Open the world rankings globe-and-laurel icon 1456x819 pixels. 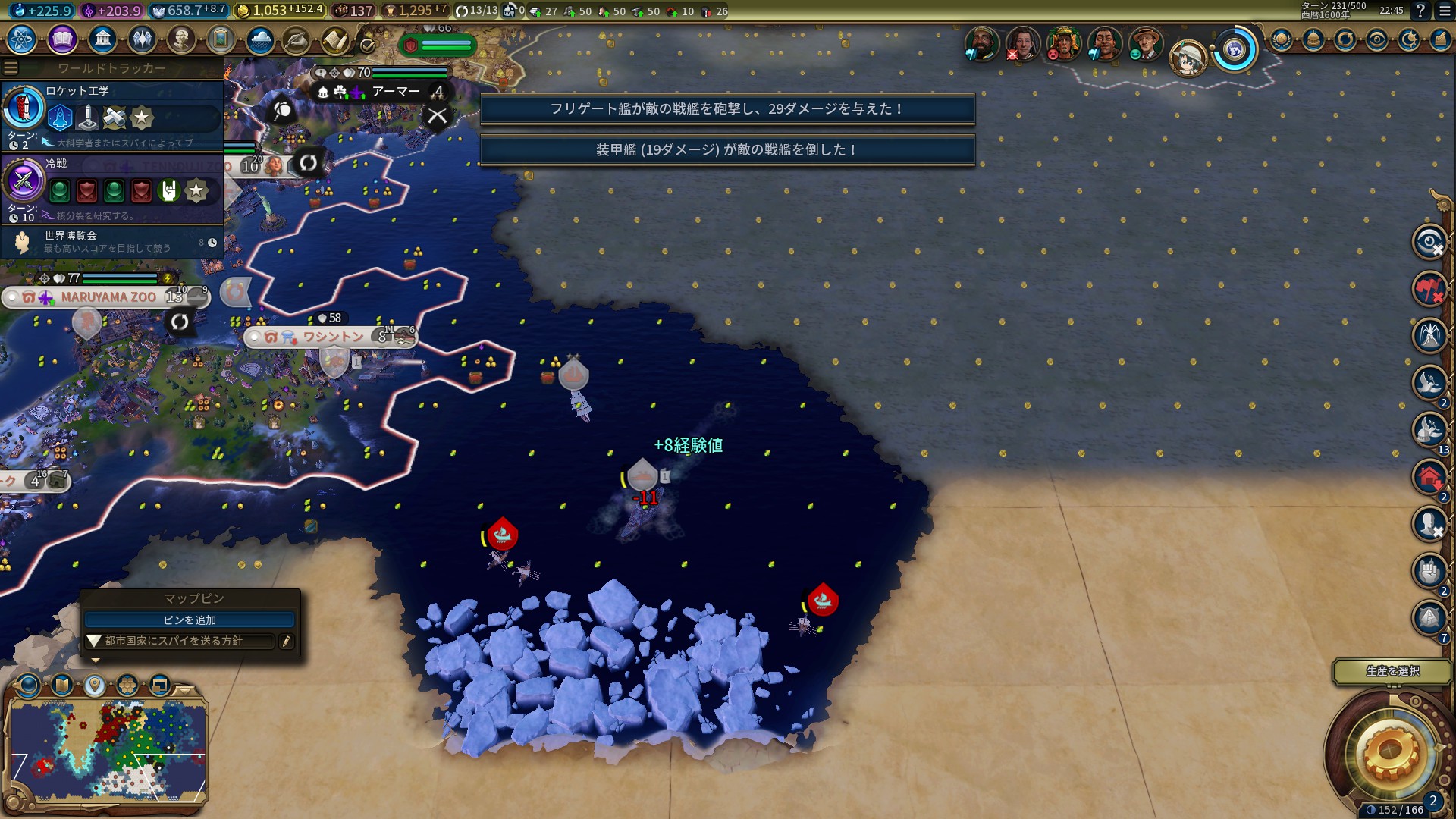(x=1282, y=39)
